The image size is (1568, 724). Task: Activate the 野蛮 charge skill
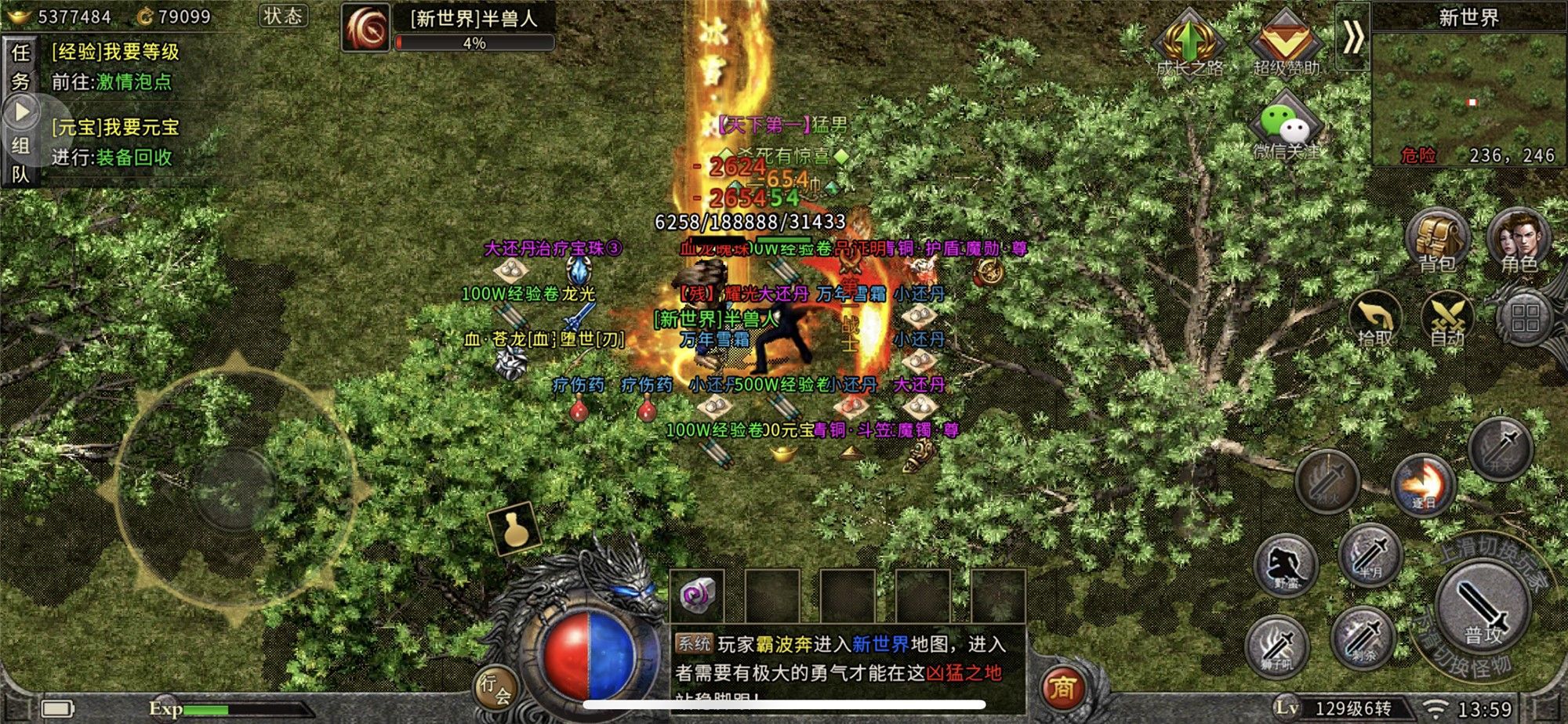[x=1285, y=565]
